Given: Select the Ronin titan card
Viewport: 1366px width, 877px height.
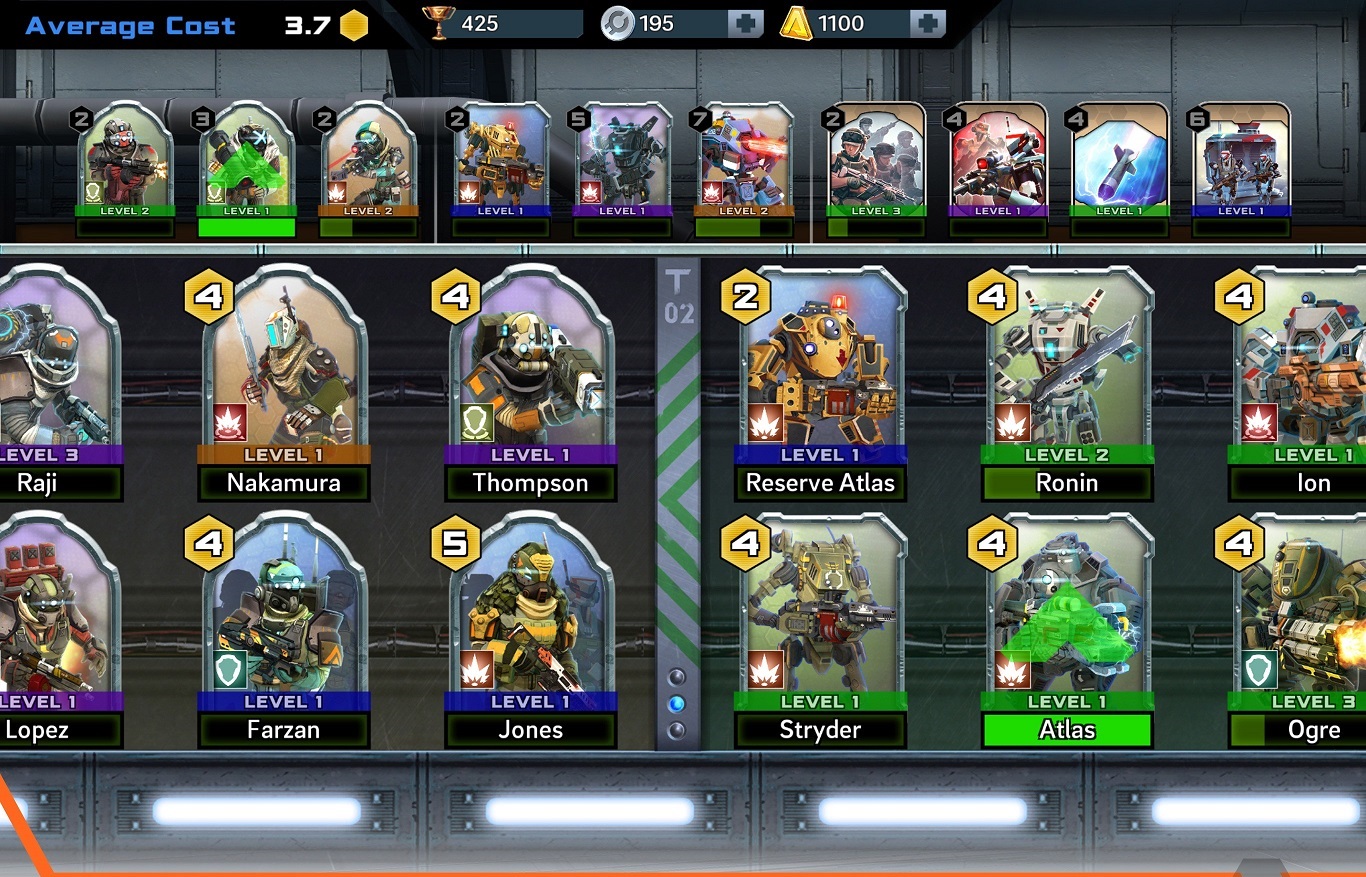Looking at the screenshot, I should tap(1067, 370).
